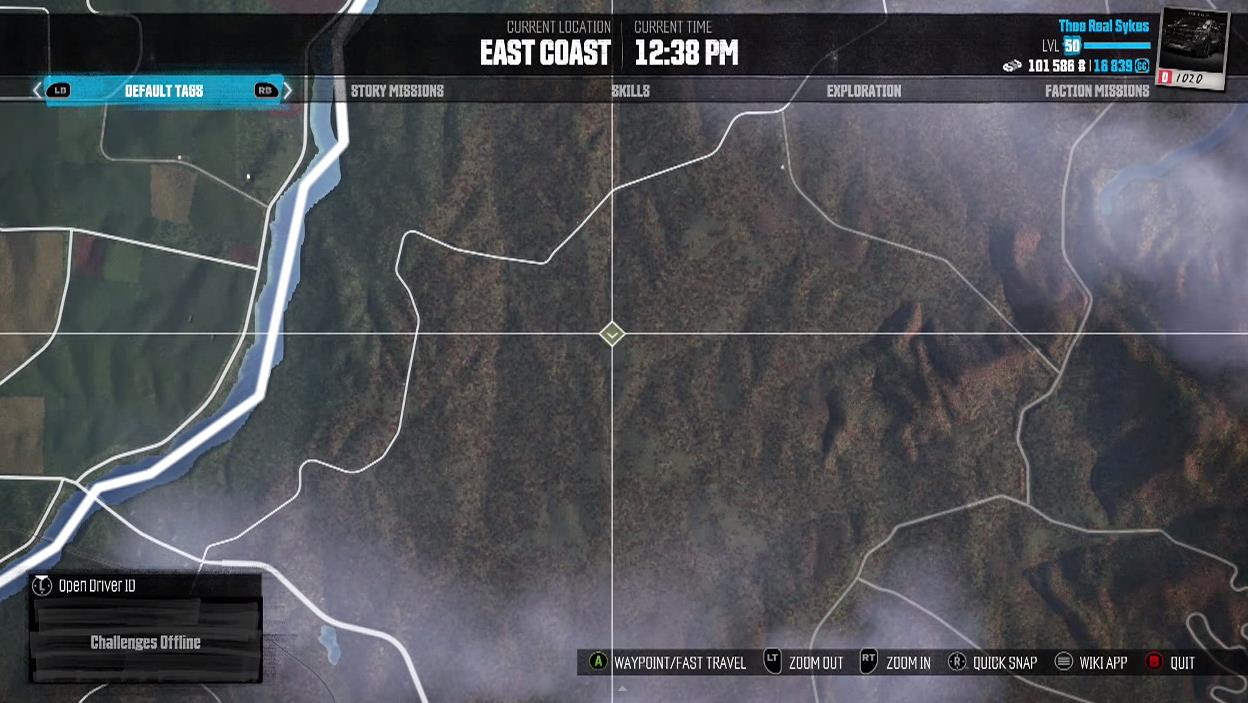Select the Challenges Offline panel
This screenshot has height=703, width=1248.
[x=146, y=642]
